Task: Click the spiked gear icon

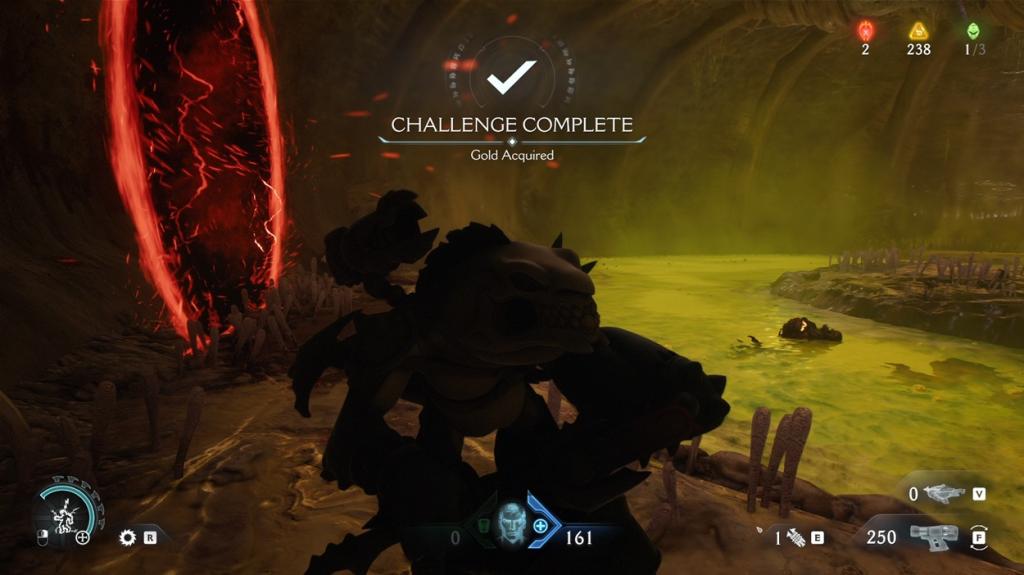Action: point(127,537)
